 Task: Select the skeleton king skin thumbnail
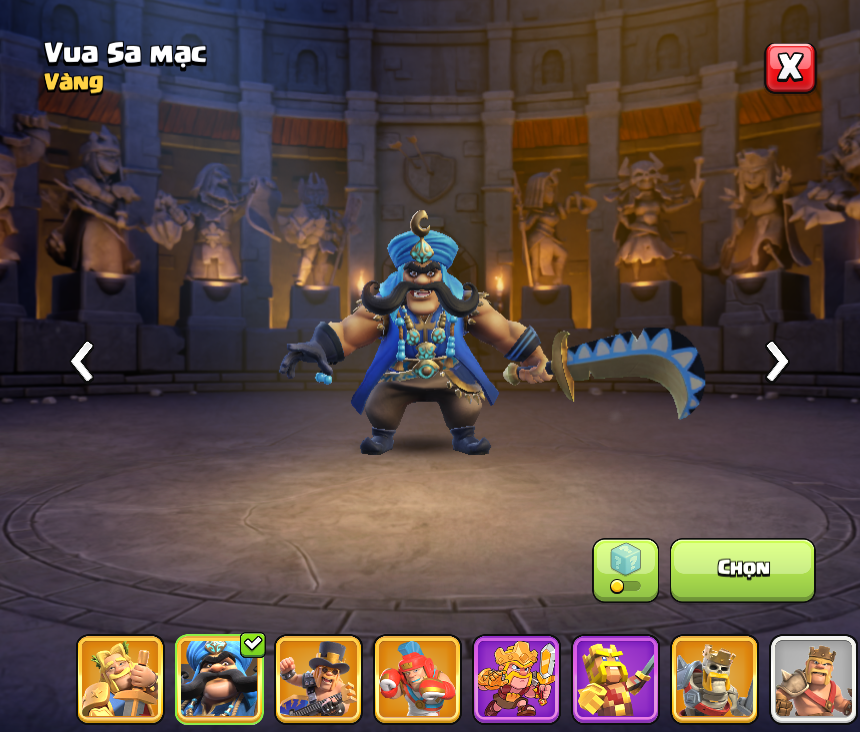point(714,679)
